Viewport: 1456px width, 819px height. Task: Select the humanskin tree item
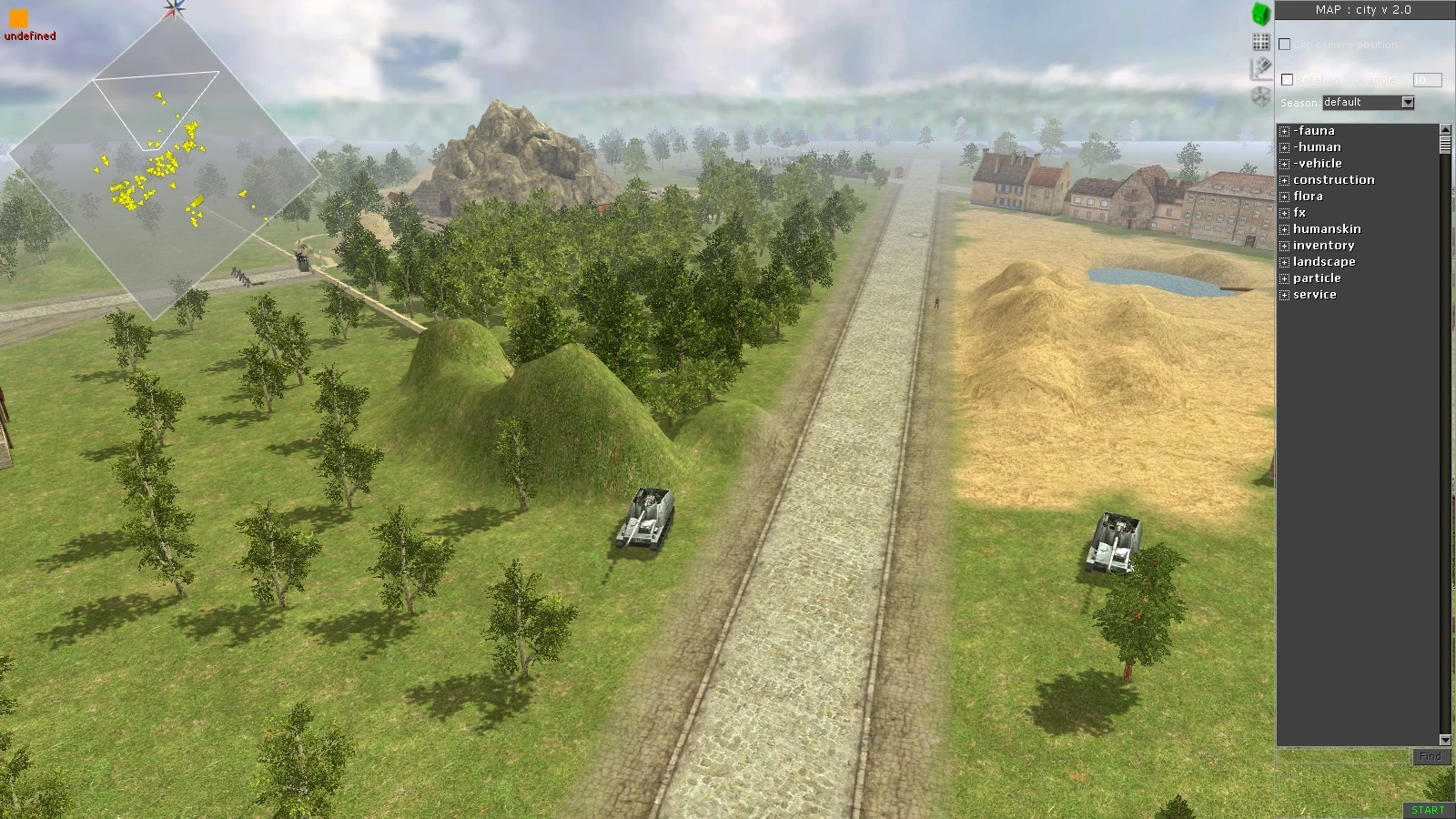1330,228
